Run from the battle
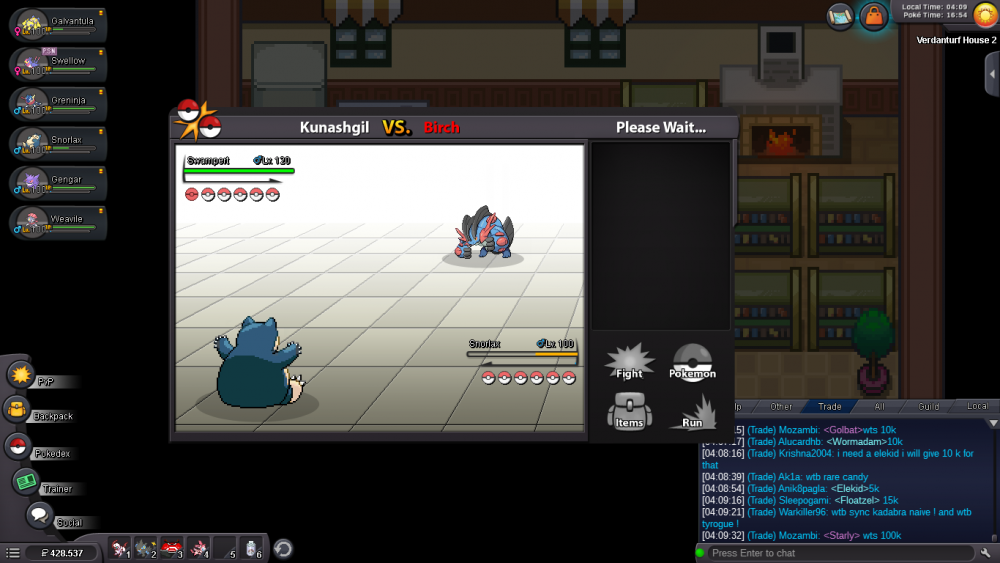The image size is (1000, 563). [x=692, y=411]
